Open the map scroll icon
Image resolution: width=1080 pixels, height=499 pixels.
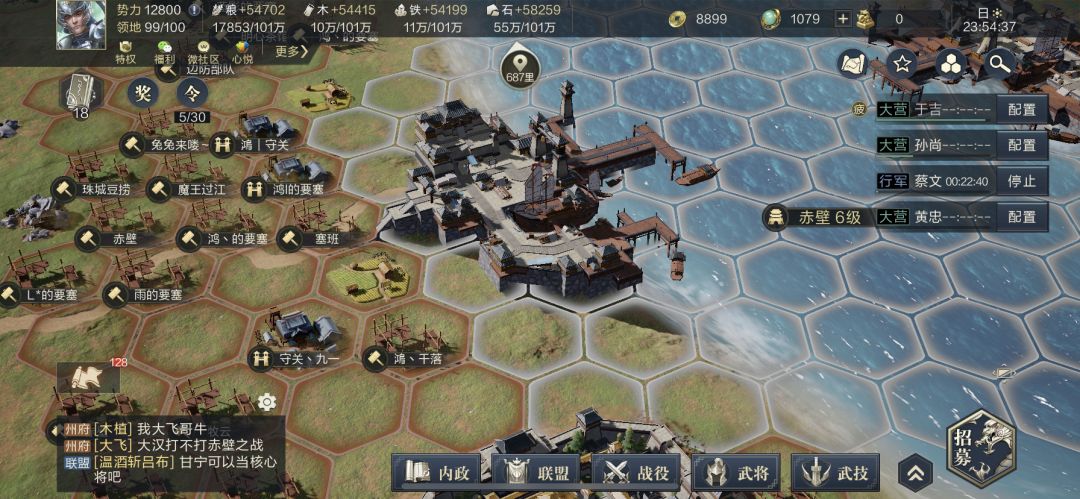click(853, 65)
